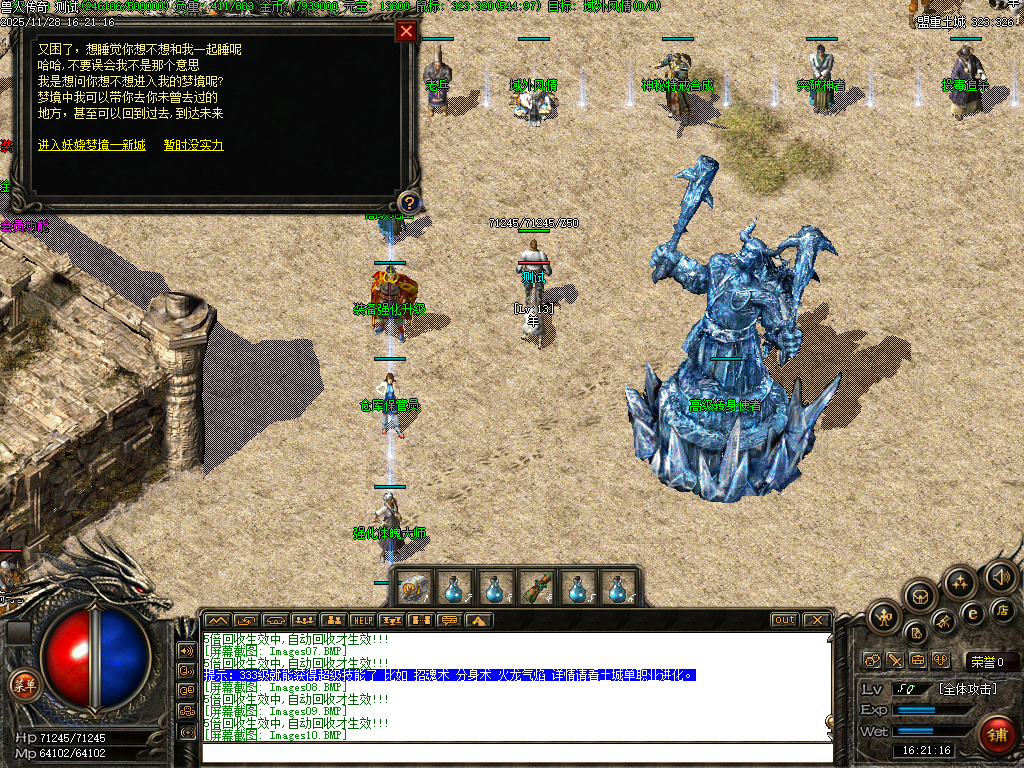The image size is (1024, 768).
Task: Click the HELP button on the chat toolbar
Action: [362, 620]
